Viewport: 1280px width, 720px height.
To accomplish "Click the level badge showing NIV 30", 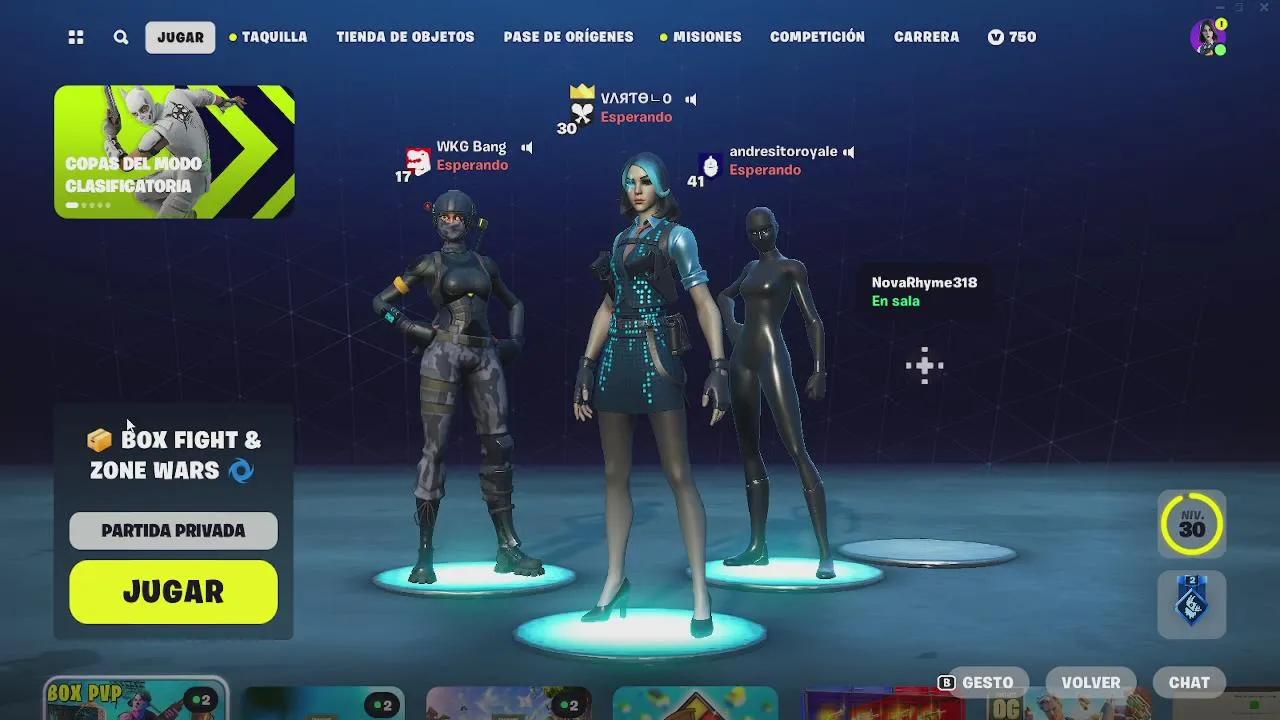I will pyautogui.click(x=1191, y=524).
